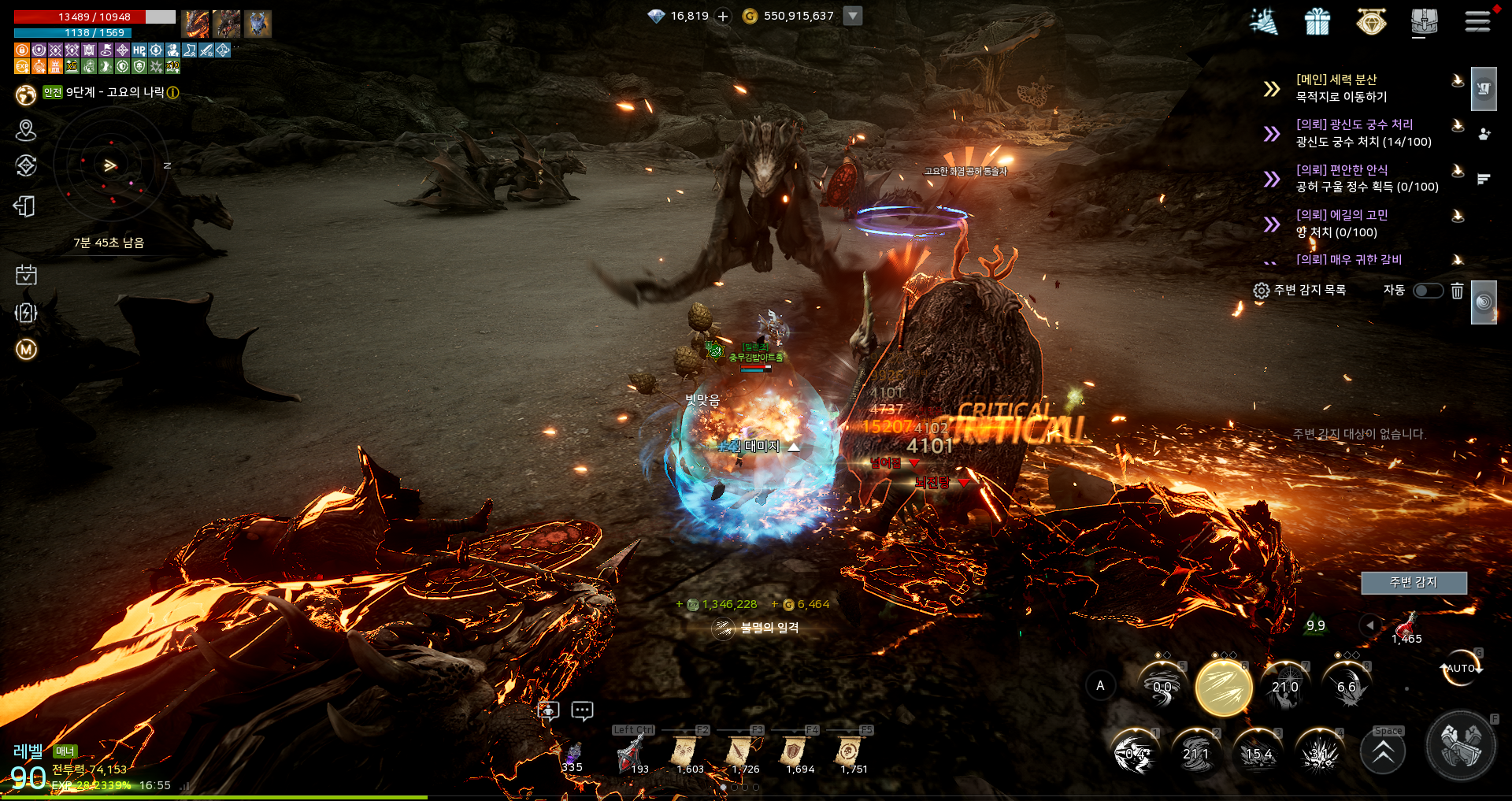Expand the currency dropdown arrow
This screenshot has height=801, width=1512.
[853, 16]
